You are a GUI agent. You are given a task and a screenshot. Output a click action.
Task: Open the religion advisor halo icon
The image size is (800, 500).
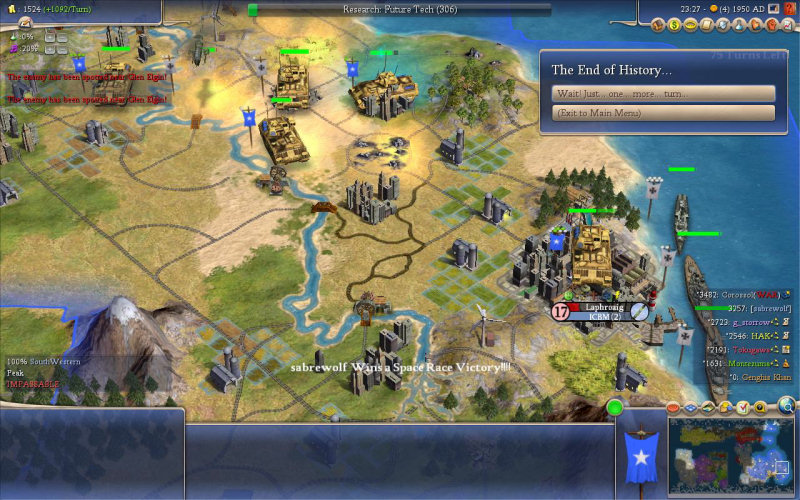[x=690, y=22]
